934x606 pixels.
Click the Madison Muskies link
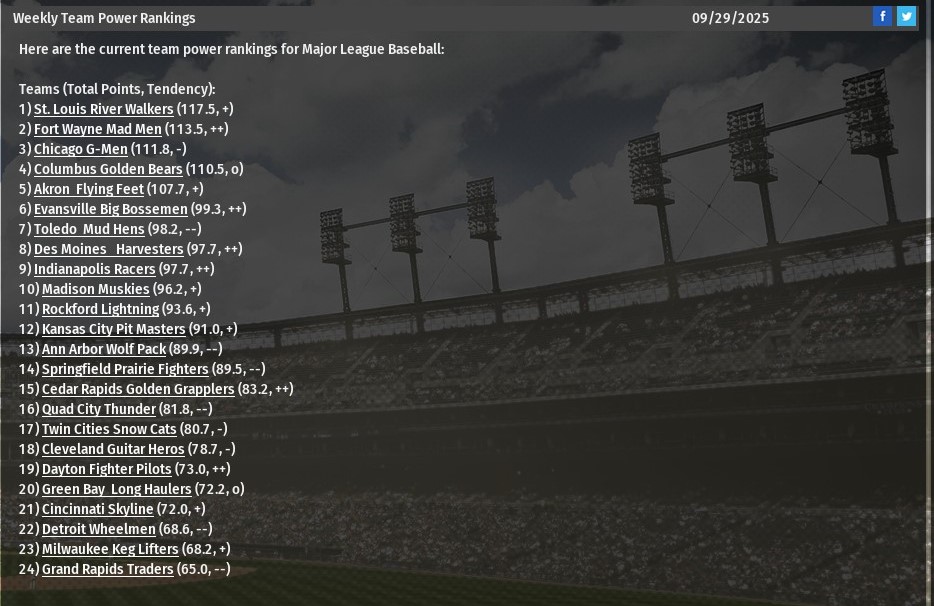95,289
